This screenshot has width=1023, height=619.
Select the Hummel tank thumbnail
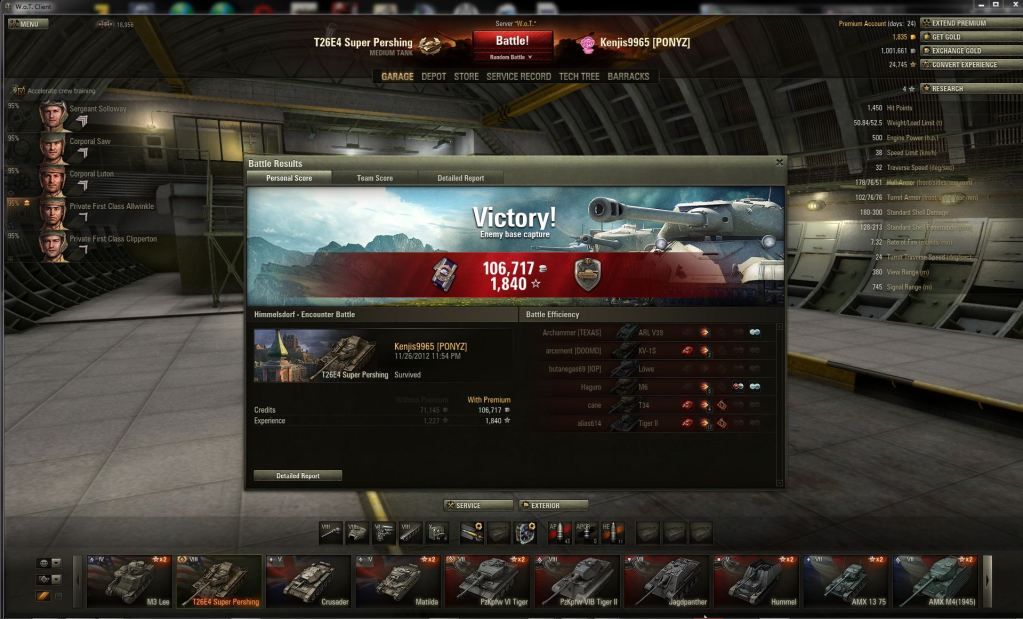point(755,581)
